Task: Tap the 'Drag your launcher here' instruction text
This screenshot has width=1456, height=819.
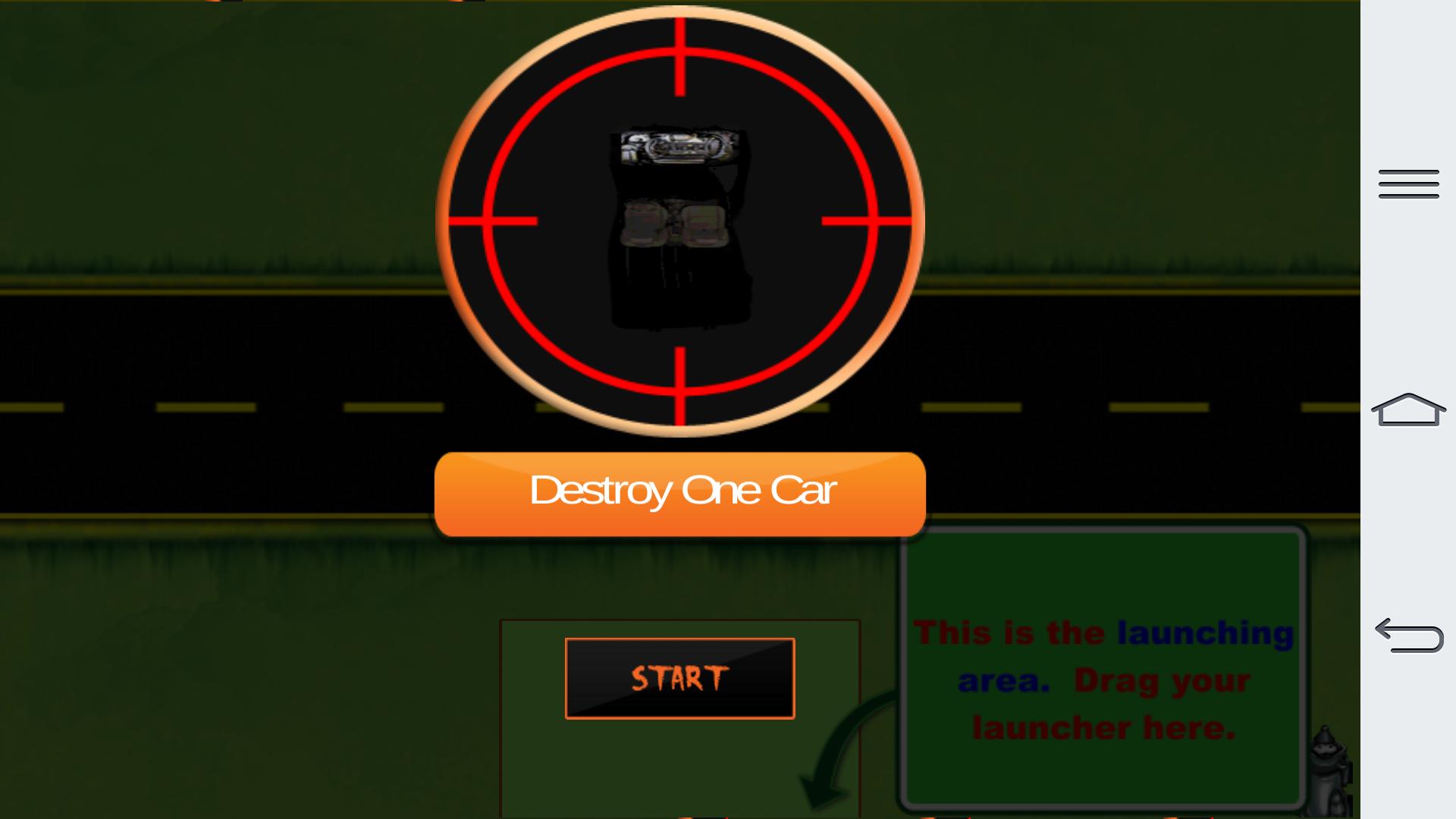Action: (x=1103, y=705)
